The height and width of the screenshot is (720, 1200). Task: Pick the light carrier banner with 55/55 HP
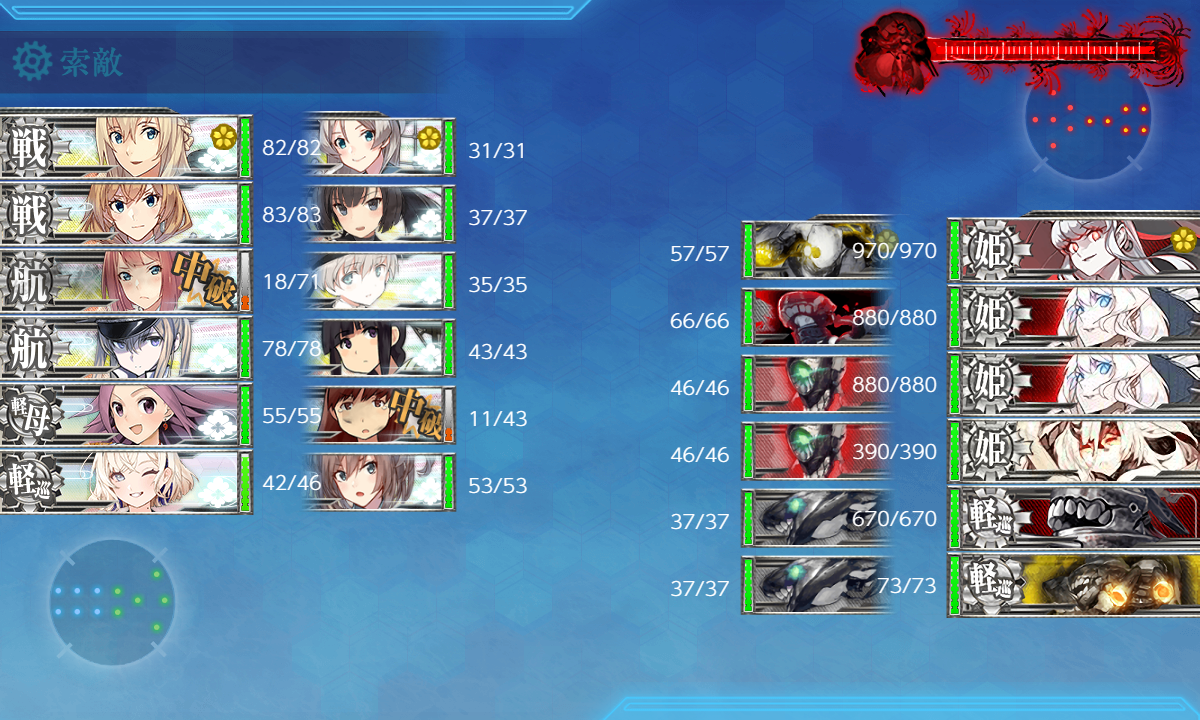[125, 415]
